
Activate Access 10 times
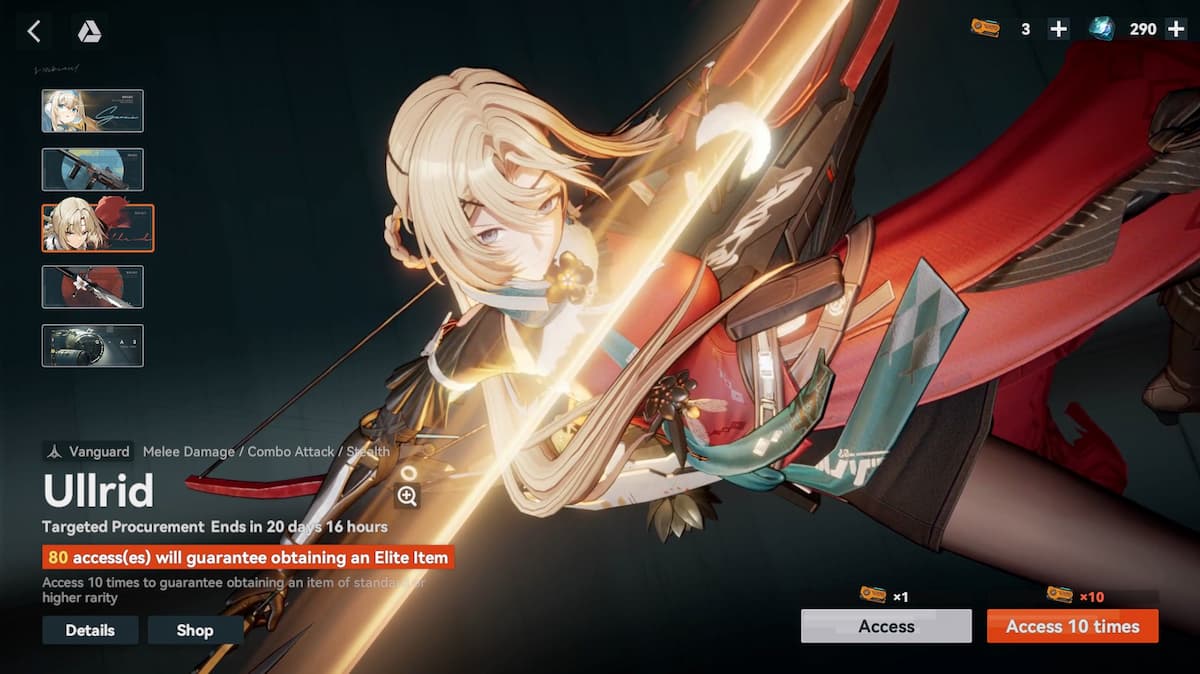1072,626
